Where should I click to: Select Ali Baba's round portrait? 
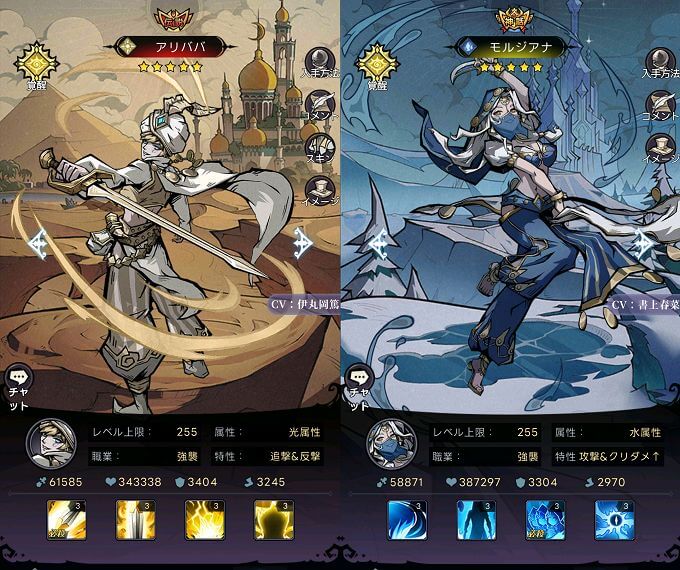click(x=46, y=440)
